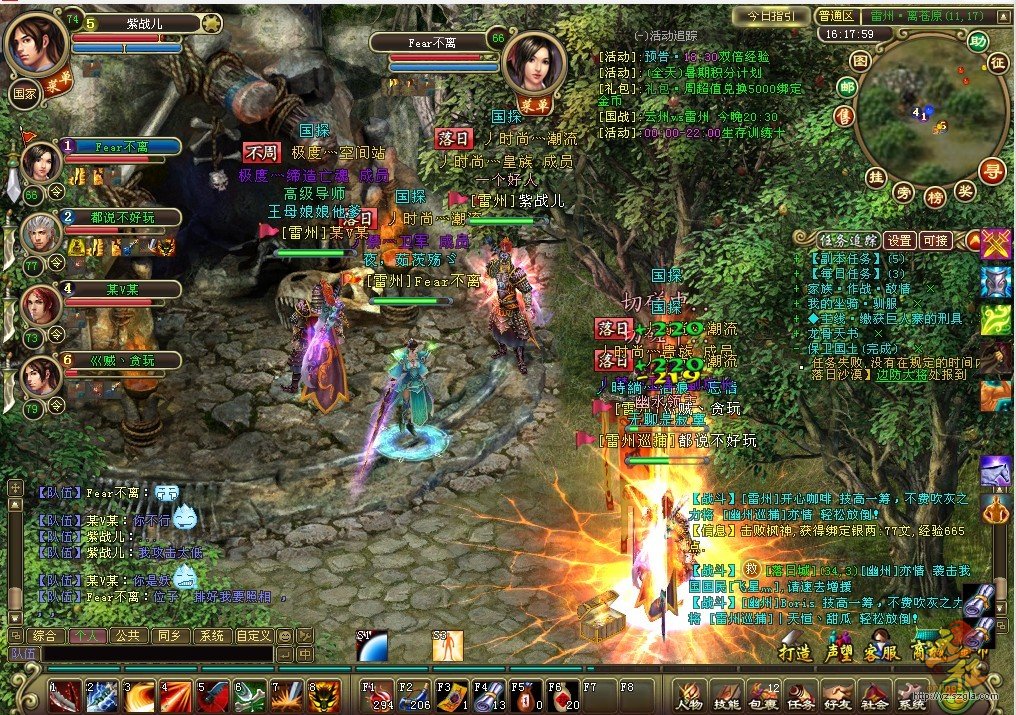
Task: Use the F1 potion hotbar slot
Action: click(375, 694)
